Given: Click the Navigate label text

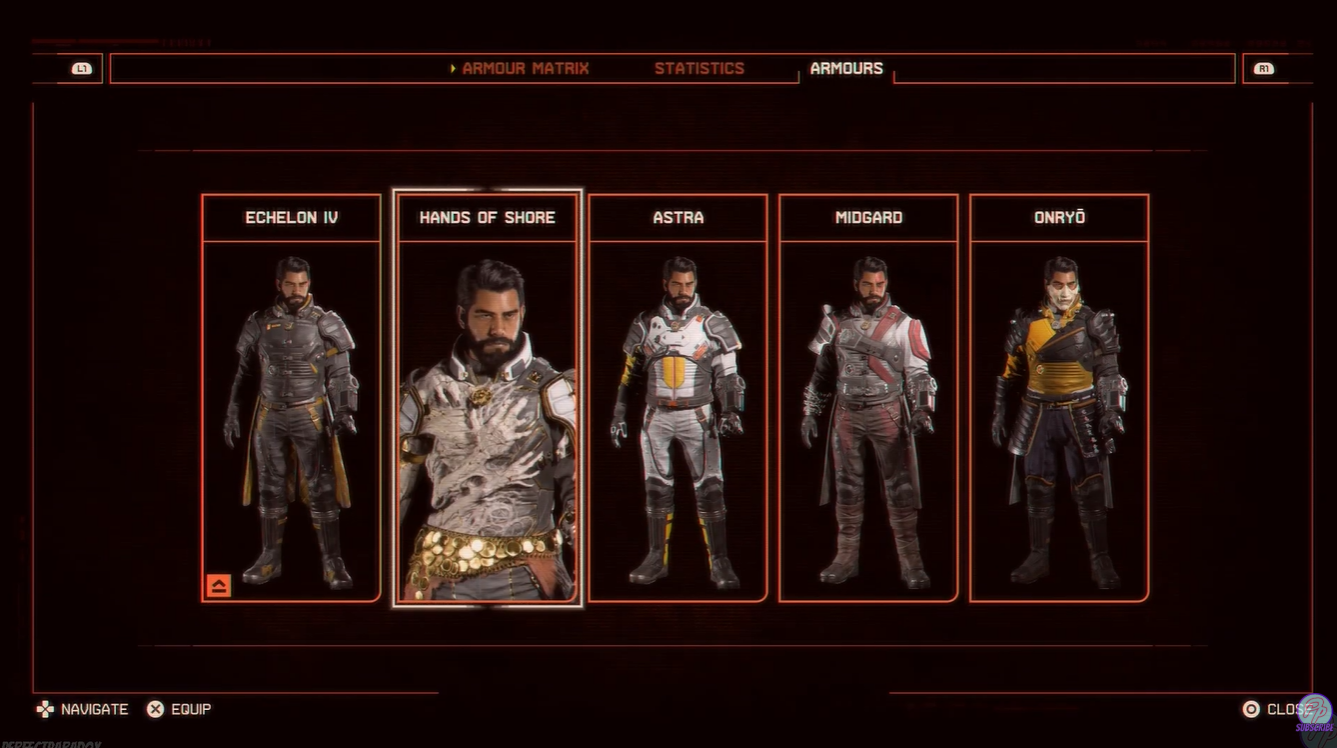Looking at the screenshot, I should pos(95,709).
